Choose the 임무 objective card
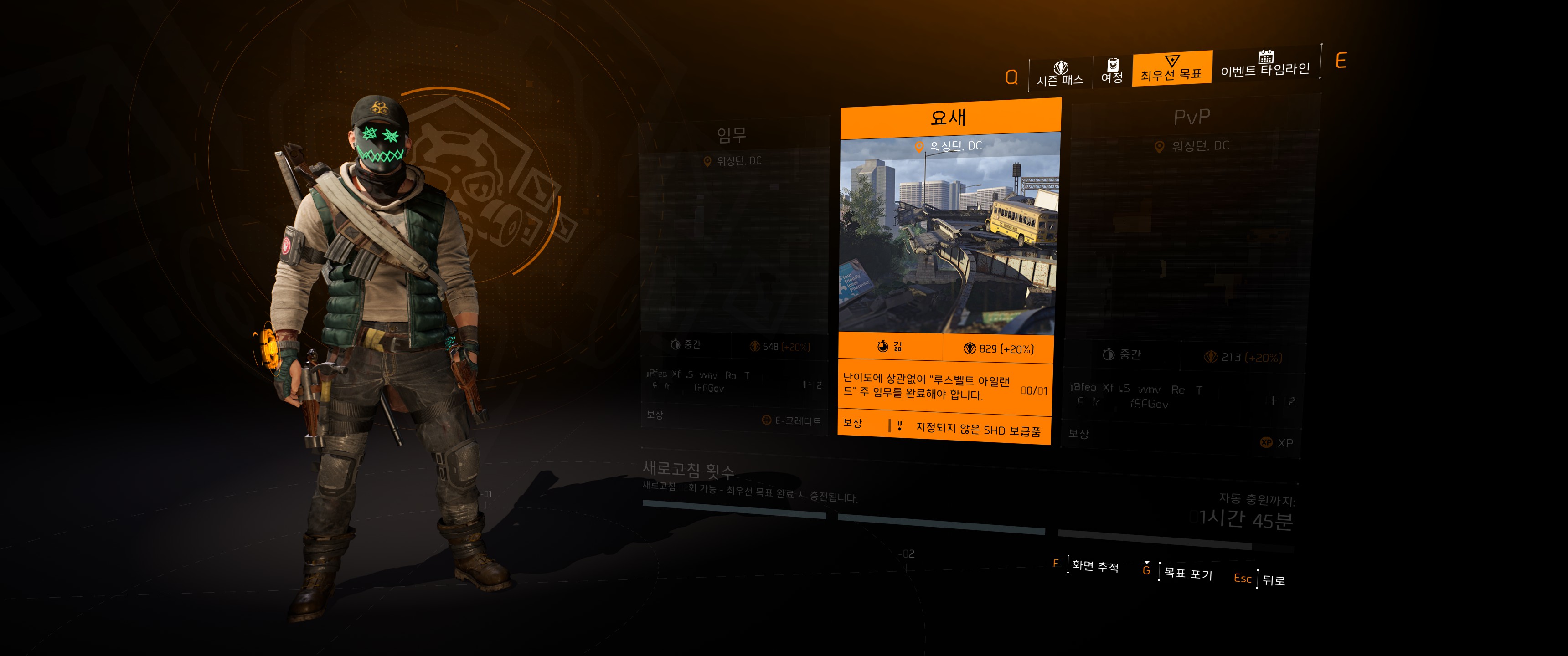The height and width of the screenshot is (656, 1568). 733,274
